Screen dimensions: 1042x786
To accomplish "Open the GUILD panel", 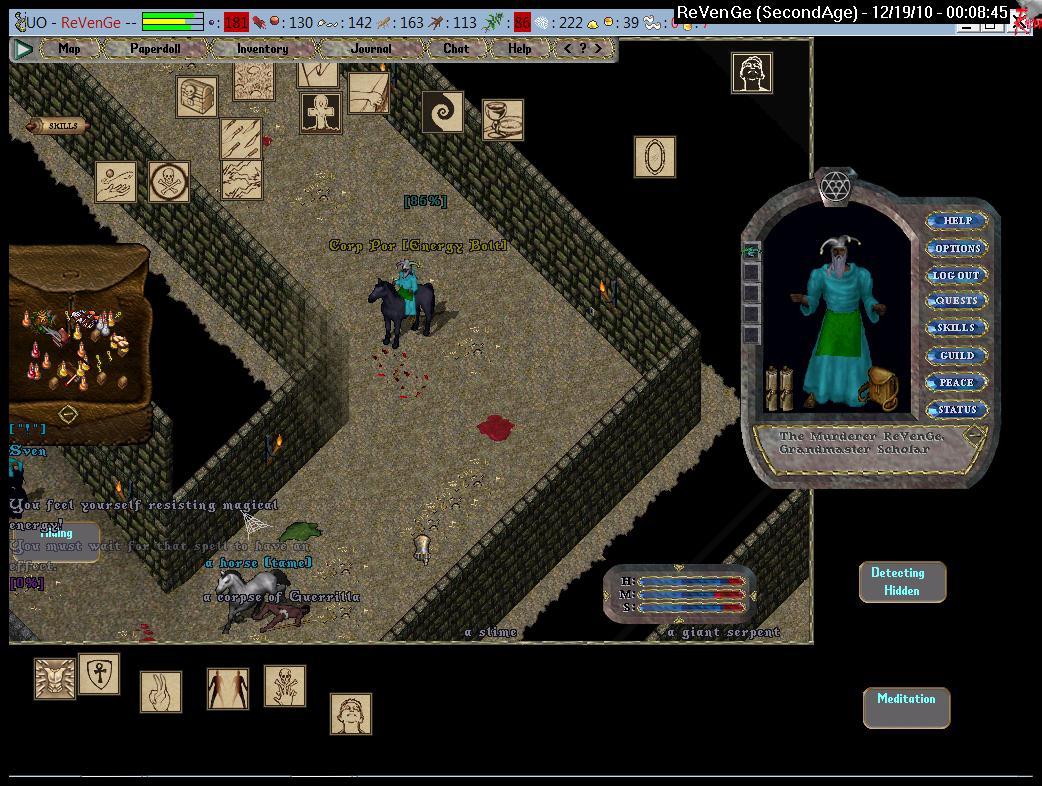I will tap(956, 356).
